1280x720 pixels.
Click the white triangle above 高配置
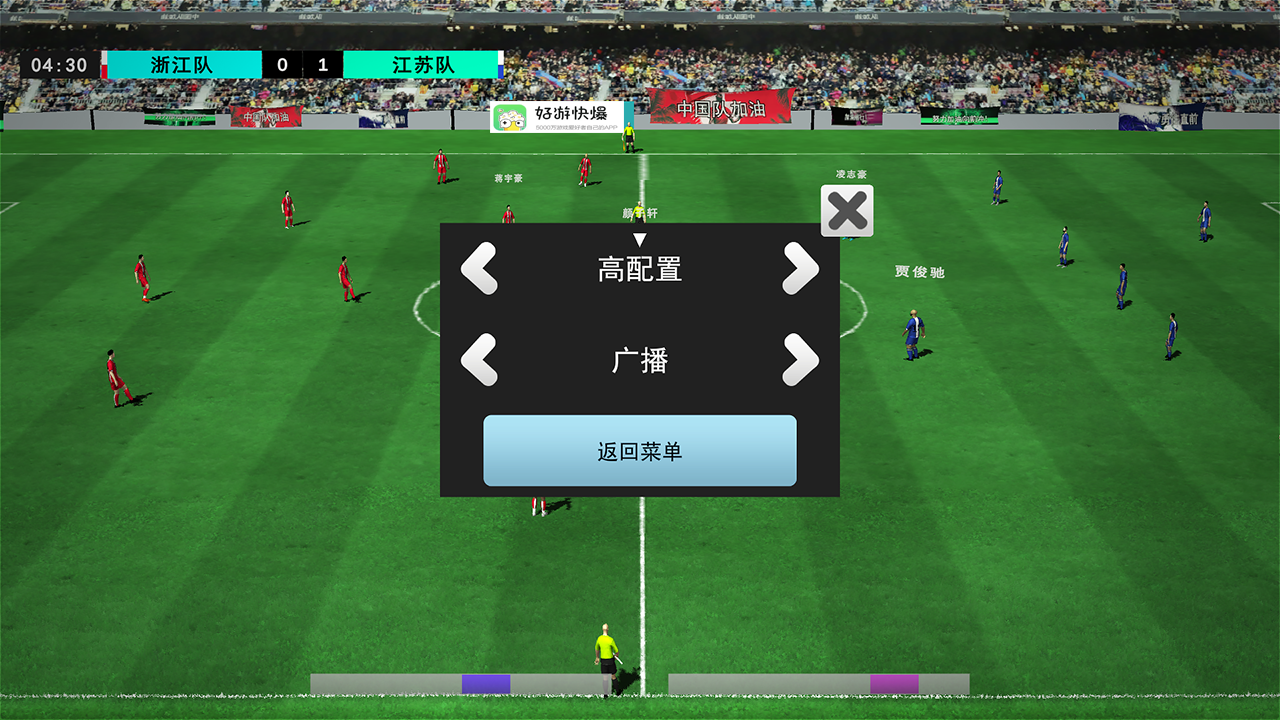point(640,239)
